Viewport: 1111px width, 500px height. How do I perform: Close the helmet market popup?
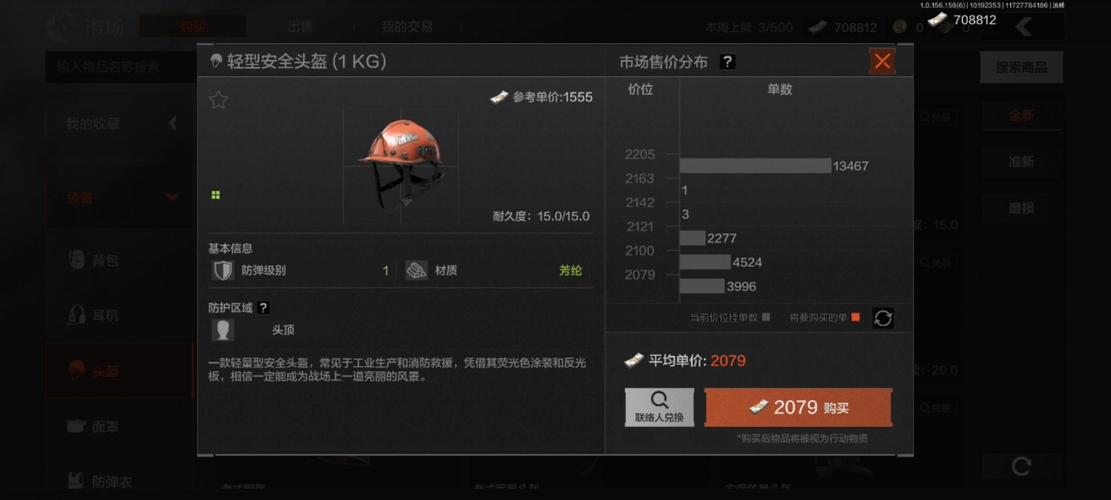[882, 62]
